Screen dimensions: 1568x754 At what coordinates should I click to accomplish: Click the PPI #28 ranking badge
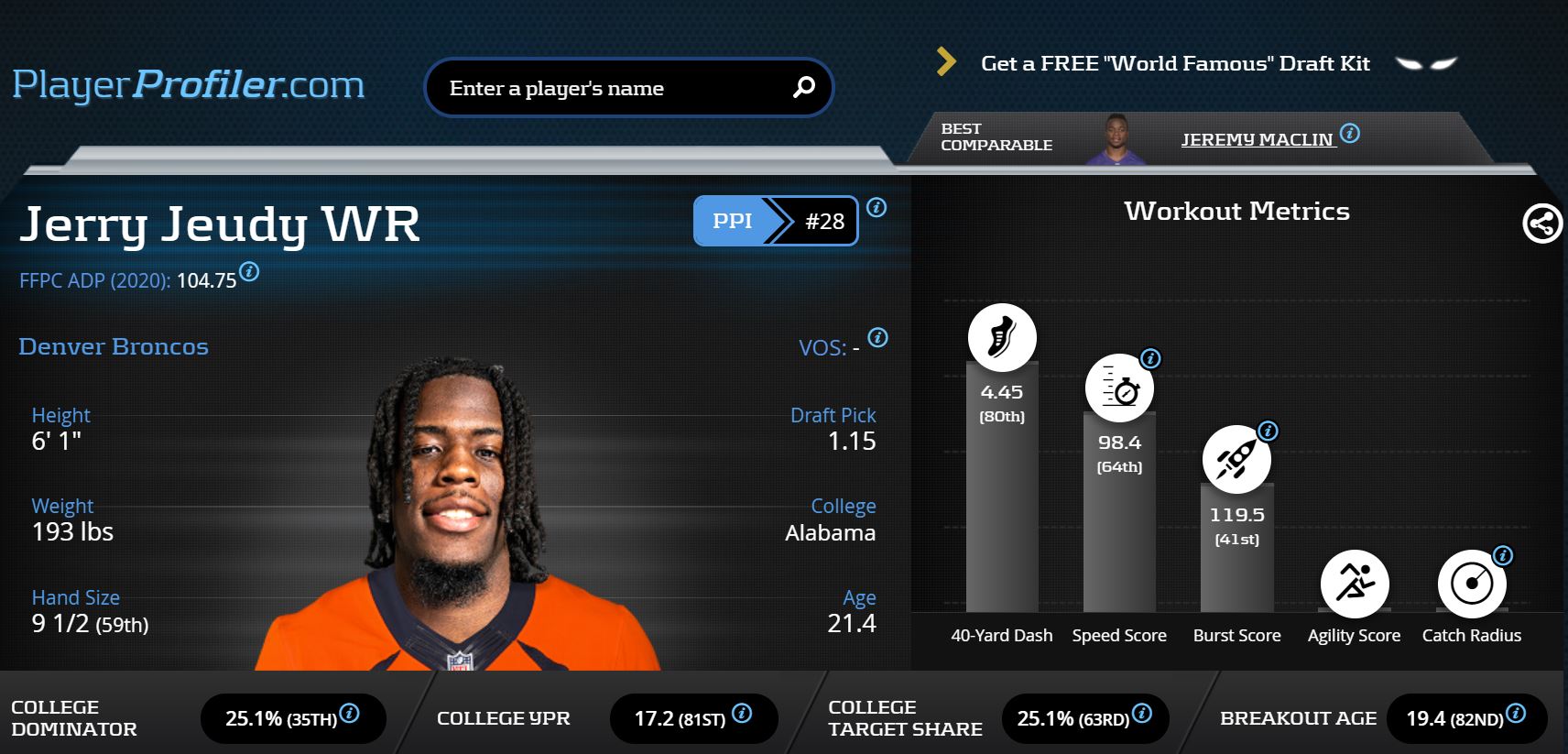coord(775,221)
